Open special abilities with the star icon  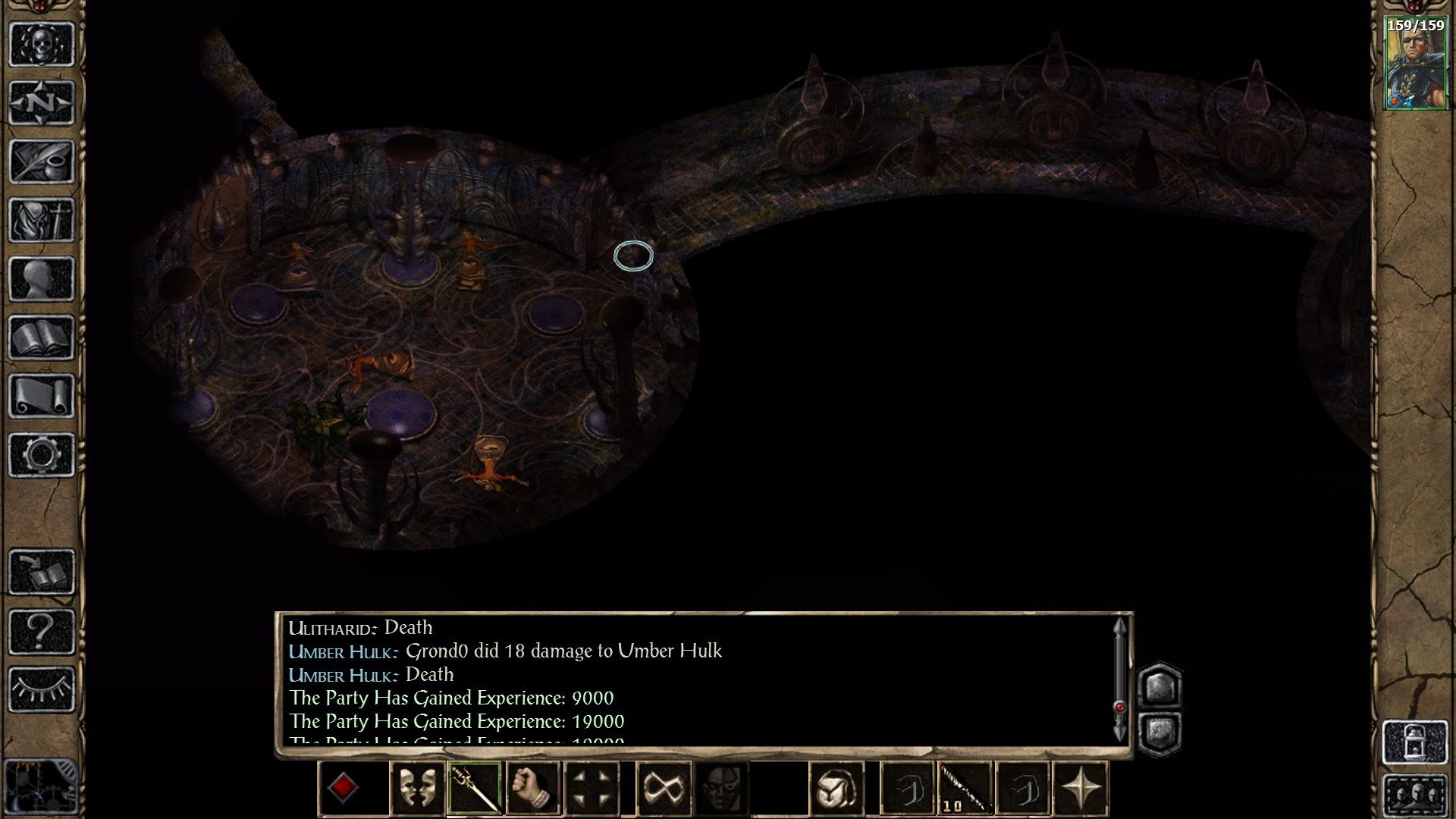coord(1081,789)
